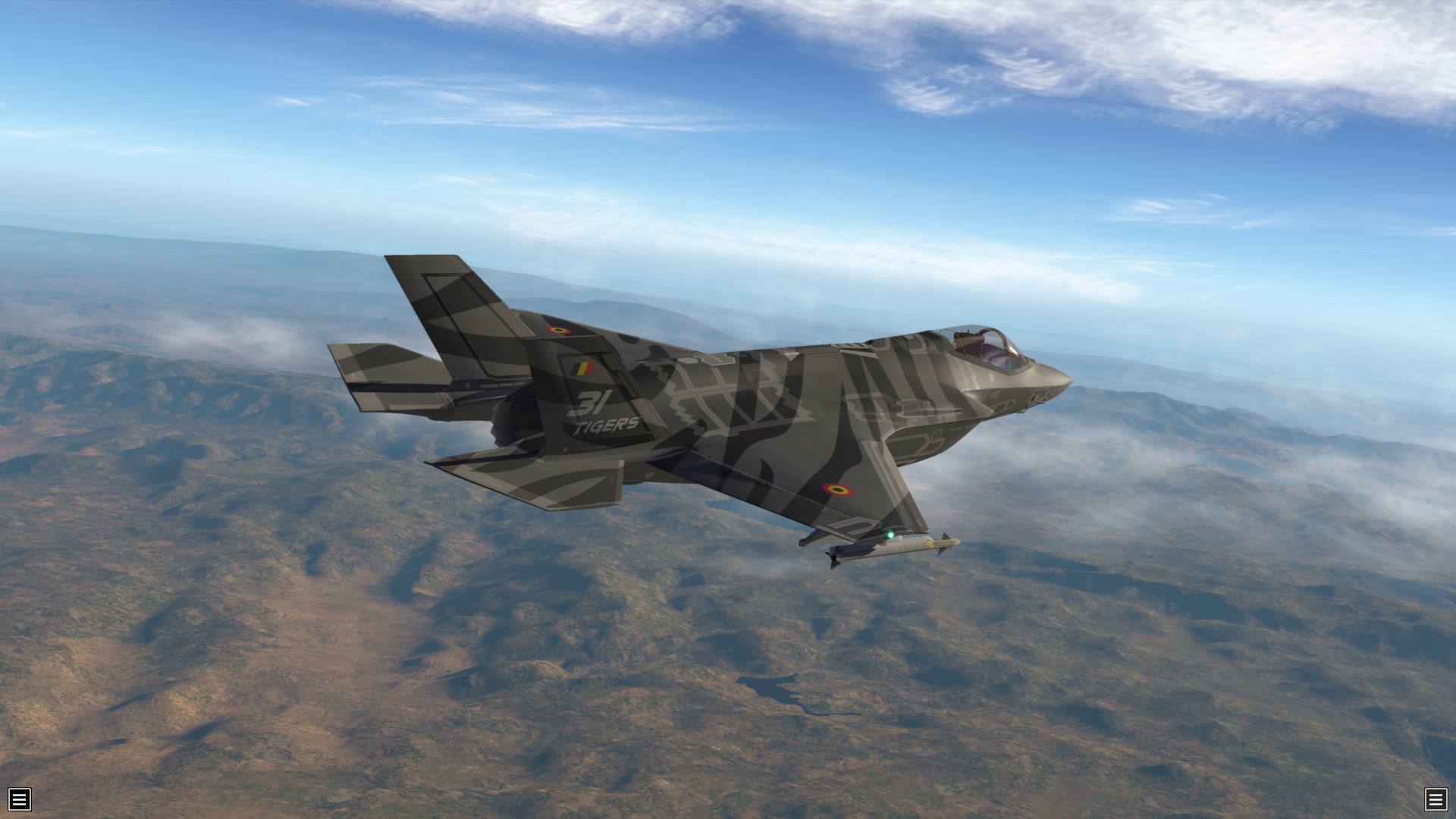Image resolution: width=1456 pixels, height=819 pixels.
Task: Open the bottom-left hamburger menu
Action: tap(20, 799)
